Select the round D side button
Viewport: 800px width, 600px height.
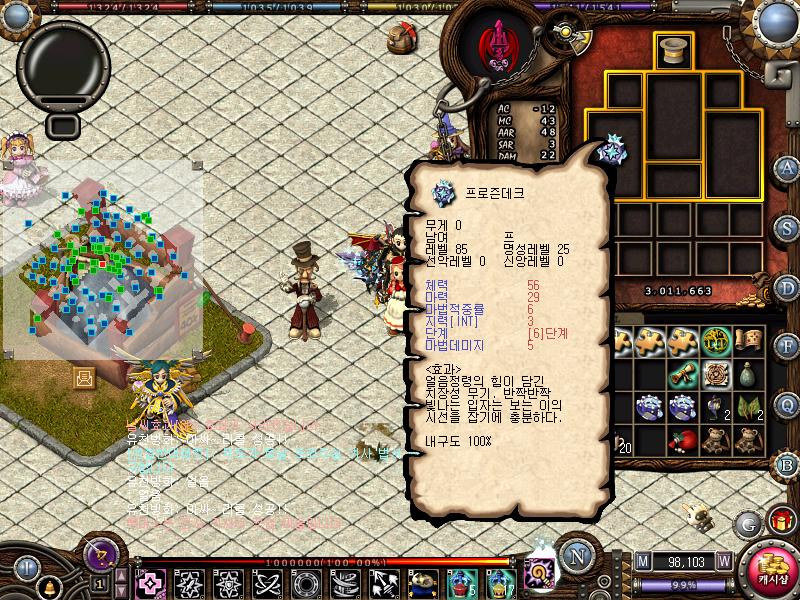click(787, 286)
